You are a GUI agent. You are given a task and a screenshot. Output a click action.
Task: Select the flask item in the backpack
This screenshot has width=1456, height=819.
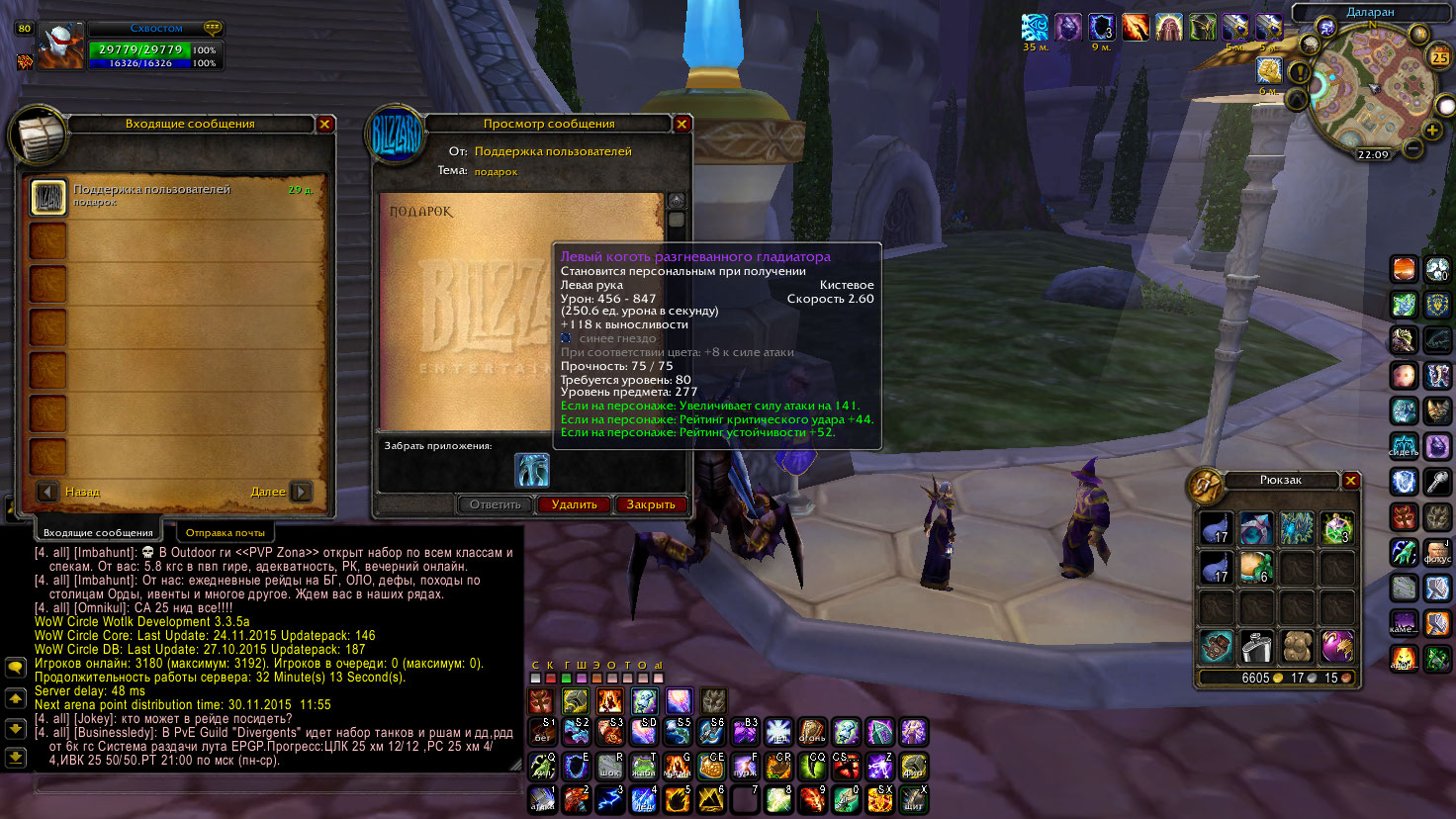tap(1256, 647)
